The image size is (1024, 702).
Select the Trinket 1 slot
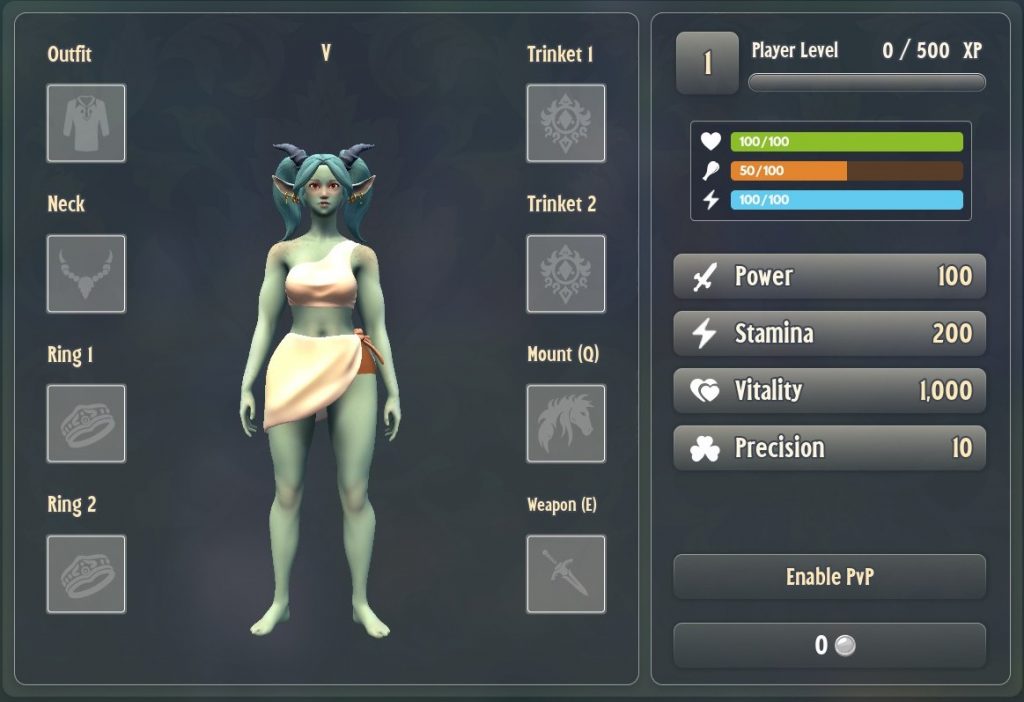tap(566, 123)
